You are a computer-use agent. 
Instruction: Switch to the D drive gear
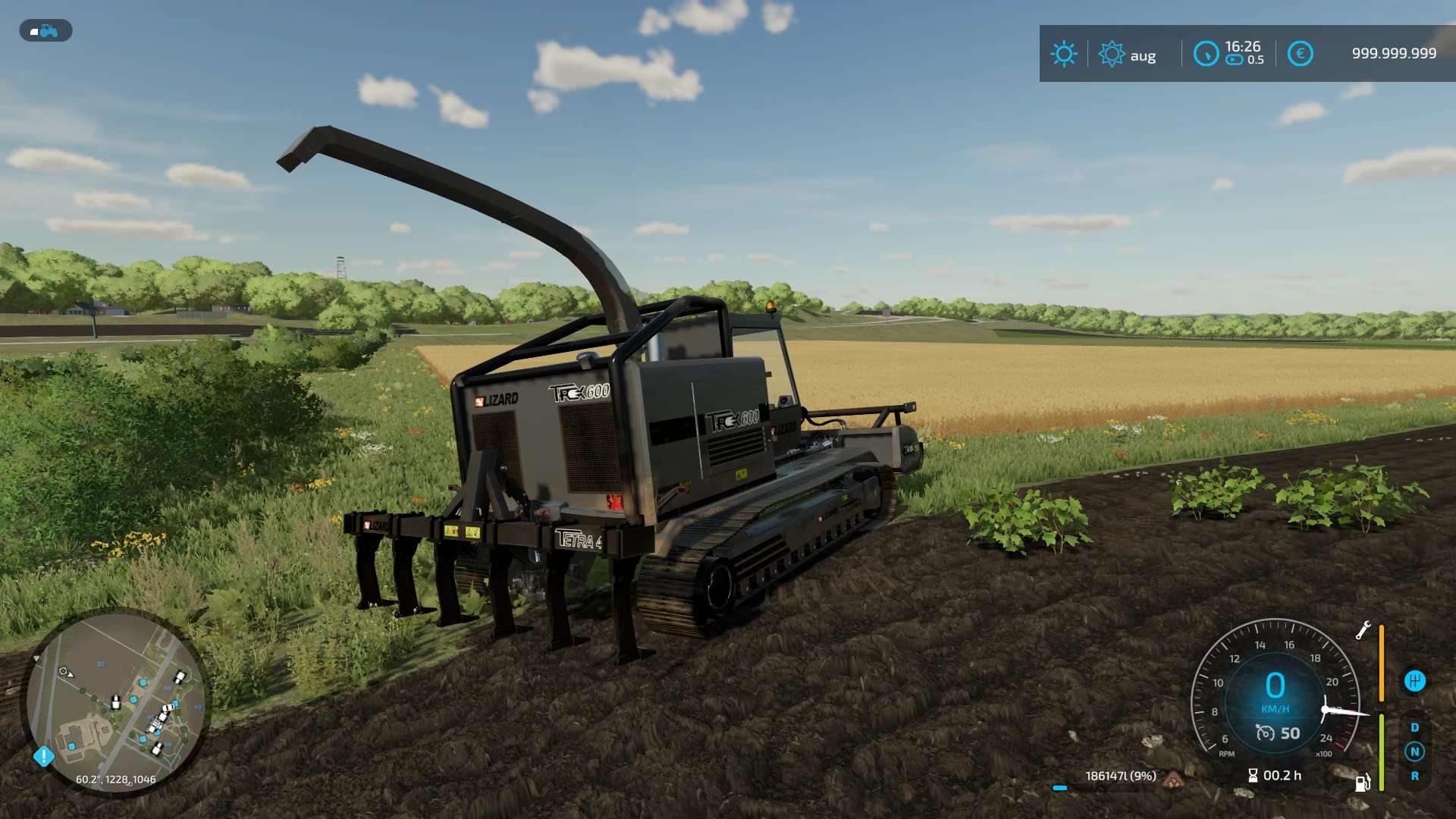coord(1414,727)
